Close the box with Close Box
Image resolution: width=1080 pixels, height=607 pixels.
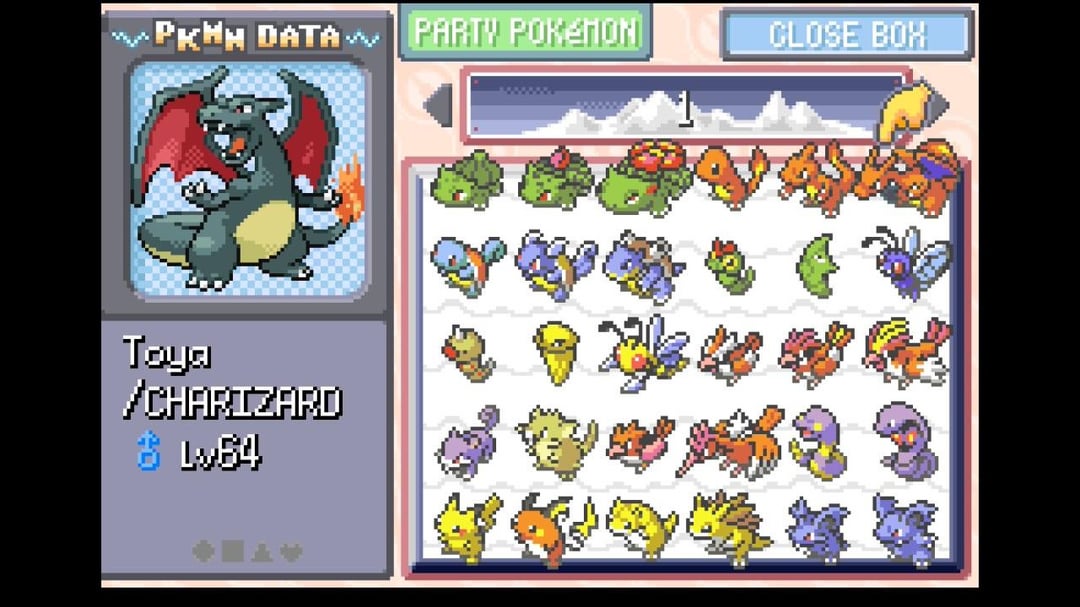(846, 35)
